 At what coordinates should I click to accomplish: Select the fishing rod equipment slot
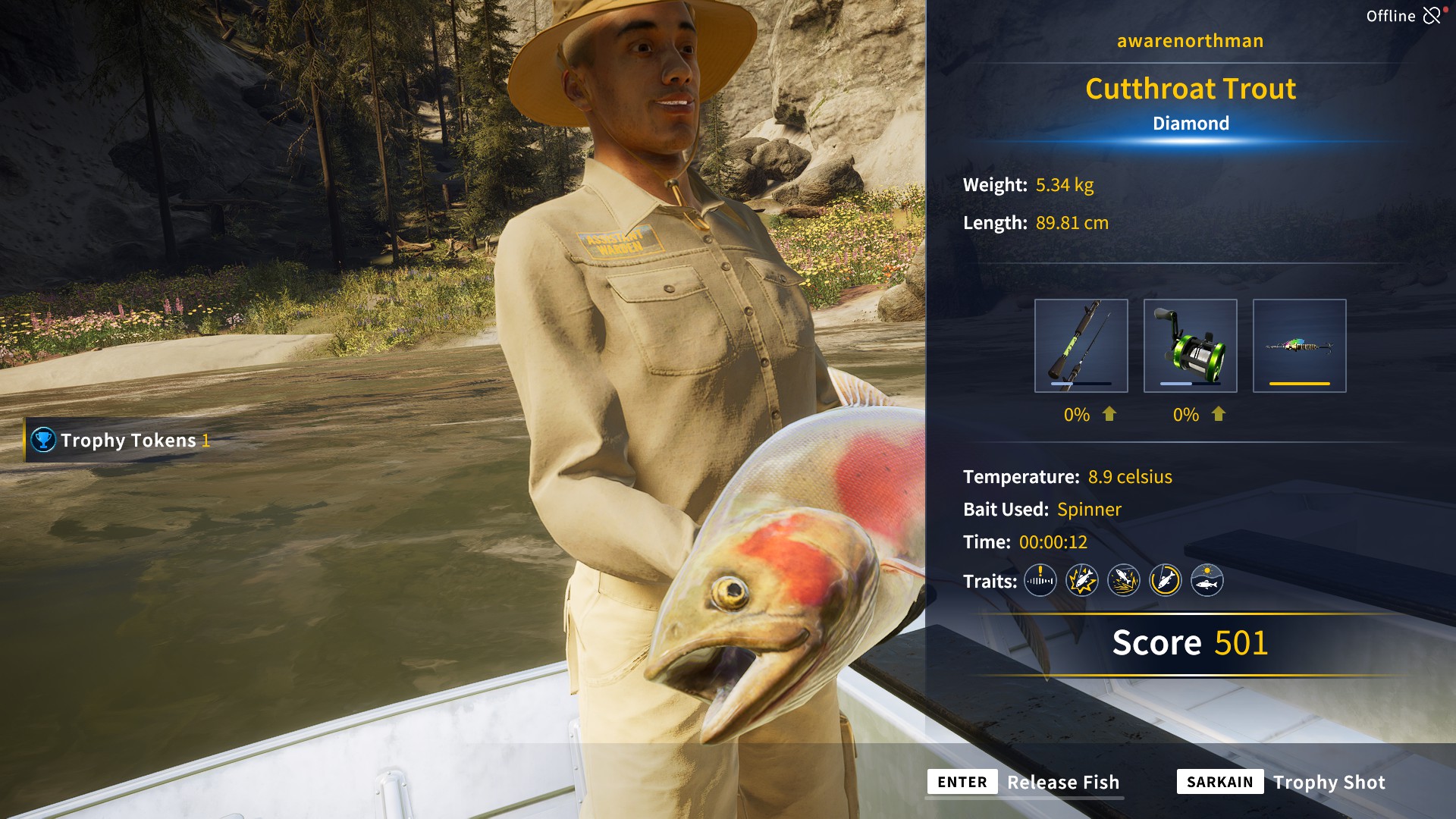click(1081, 346)
